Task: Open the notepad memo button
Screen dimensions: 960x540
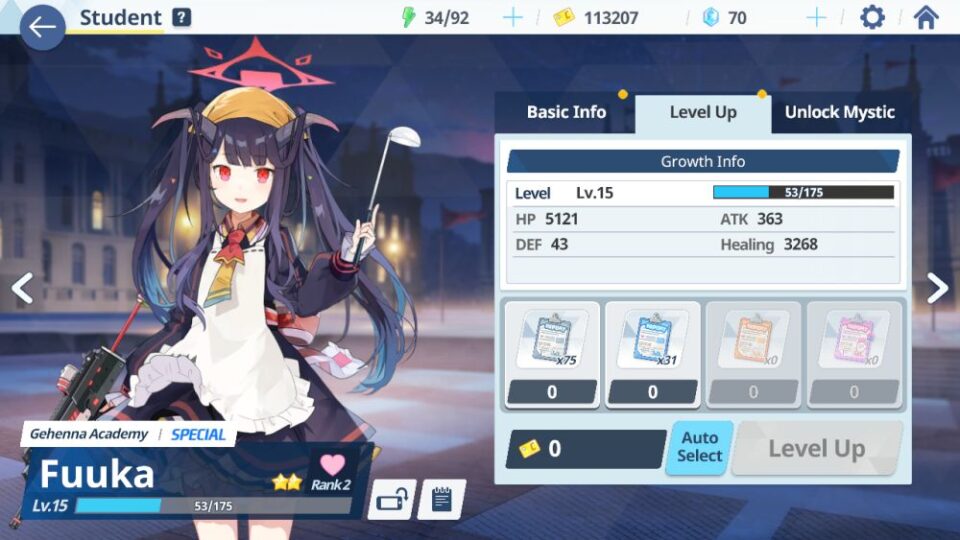Action: pyautogui.click(x=441, y=499)
